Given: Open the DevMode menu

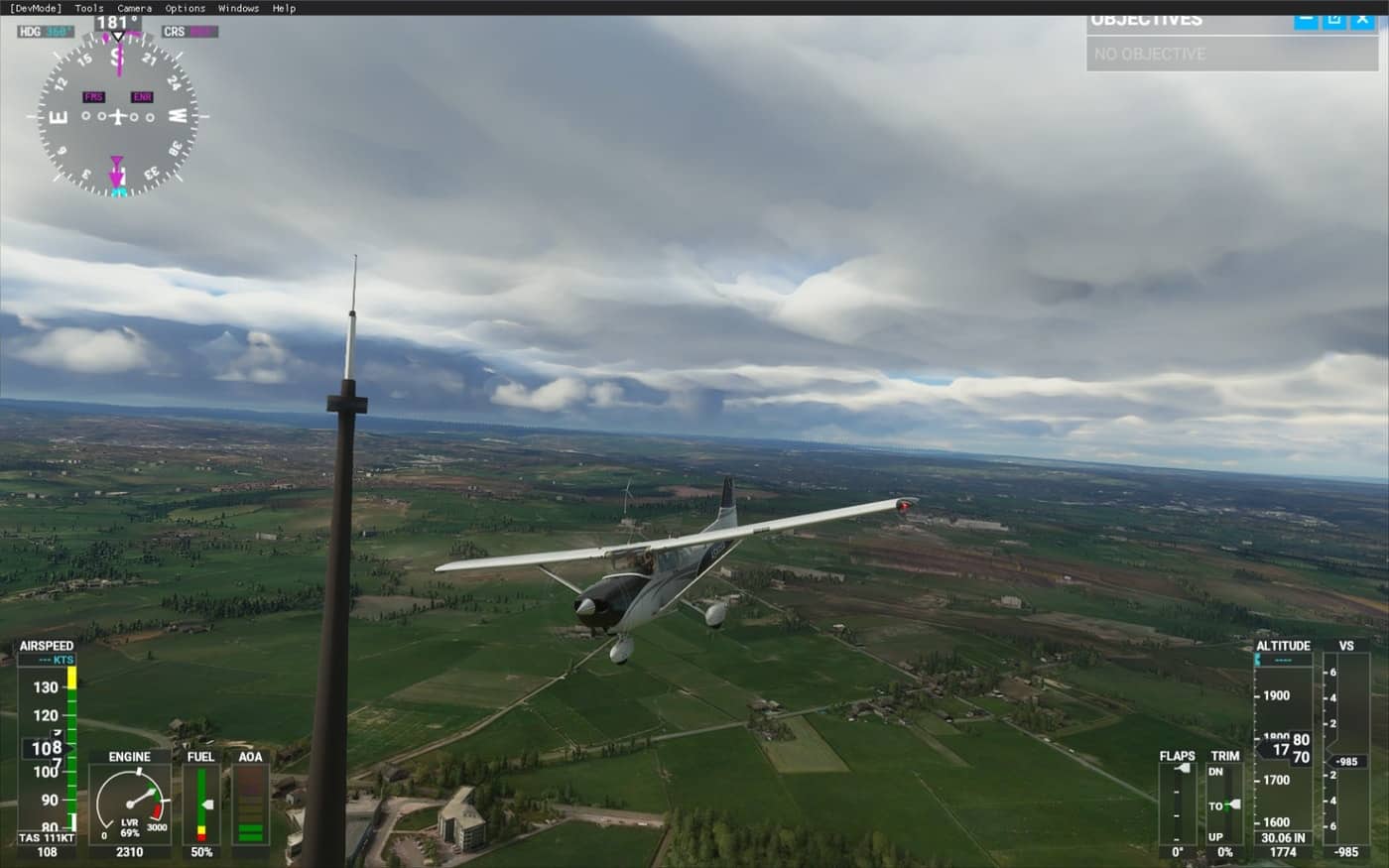Looking at the screenshot, I should click(x=35, y=8).
